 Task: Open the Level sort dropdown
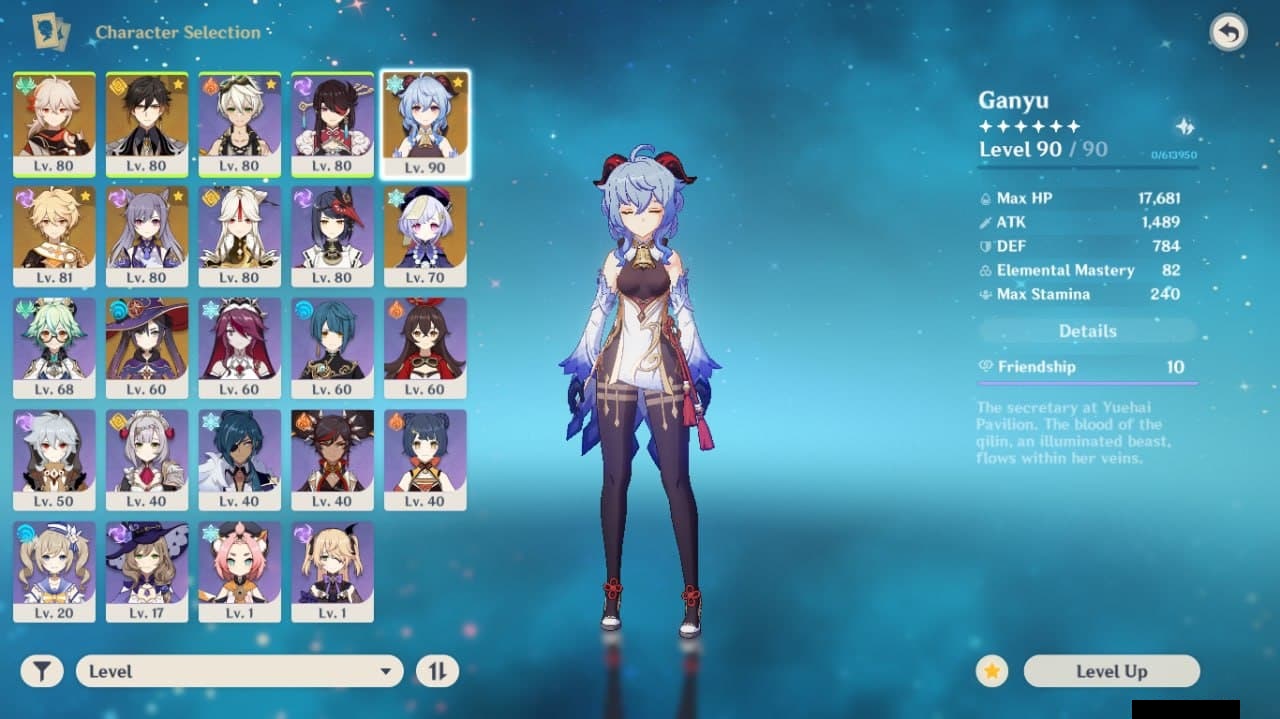pos(240,671)
